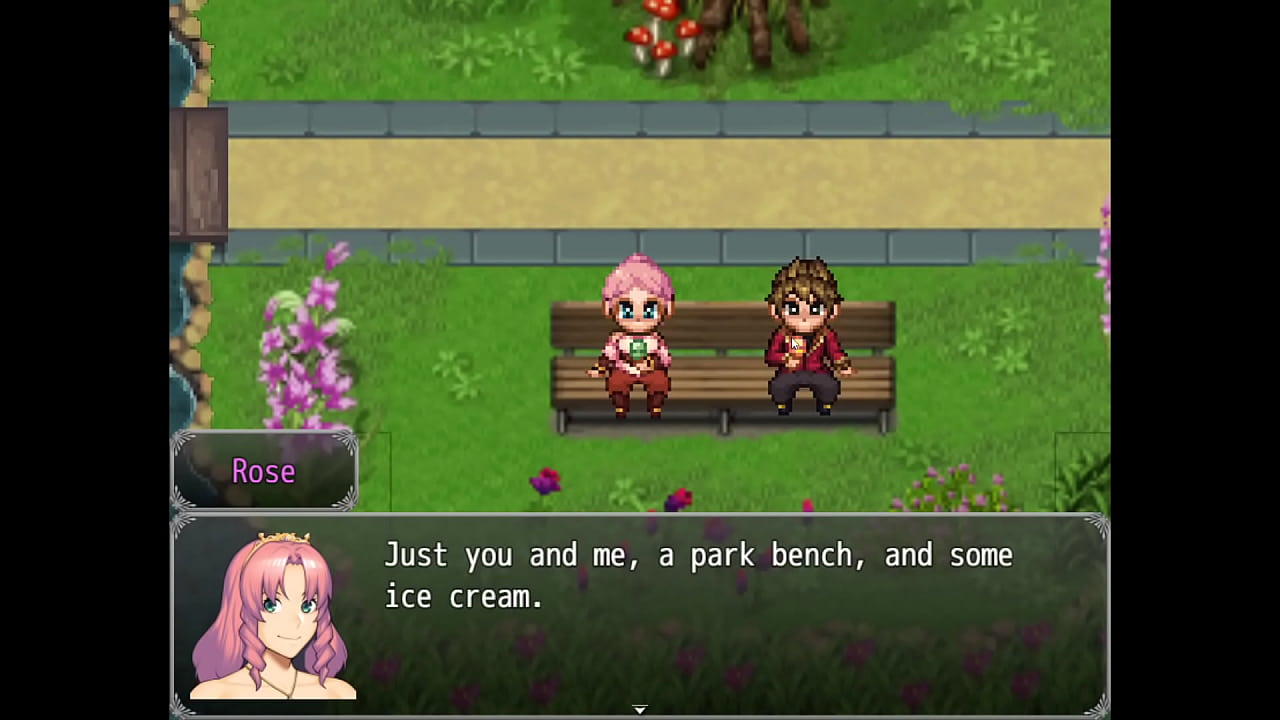Click the green ice cream Rose's sprite holds
The height and width of the screenshot is (720, 1280).
pyautogui.click(x=637, y=350)
